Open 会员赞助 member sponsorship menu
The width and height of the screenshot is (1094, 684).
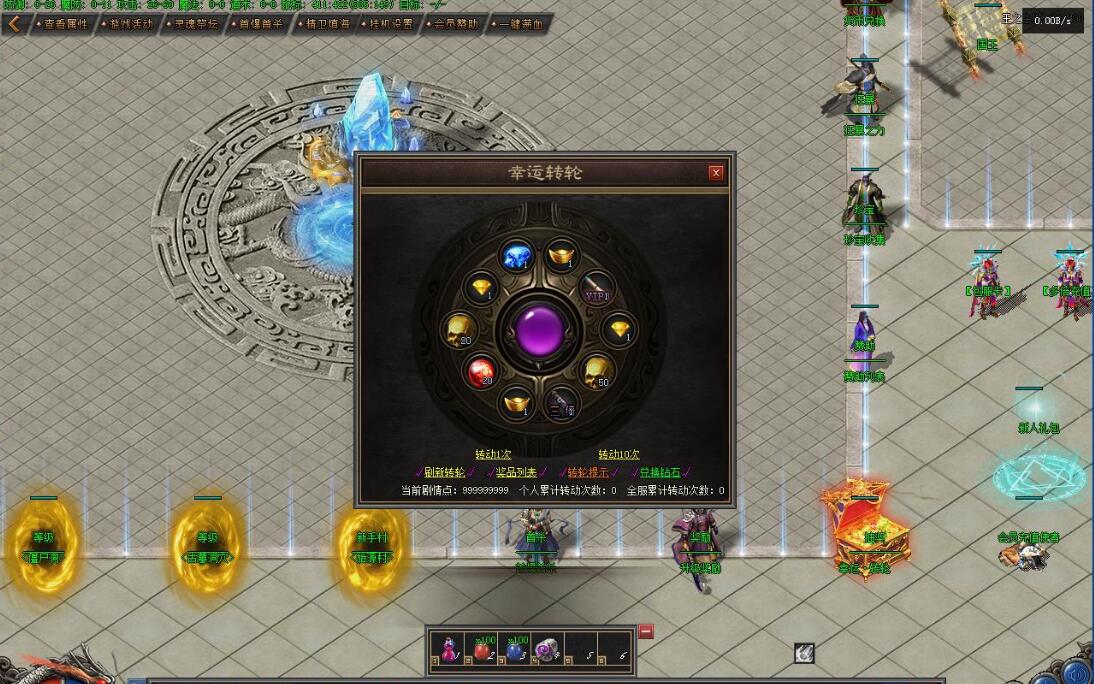pos(455,24)
